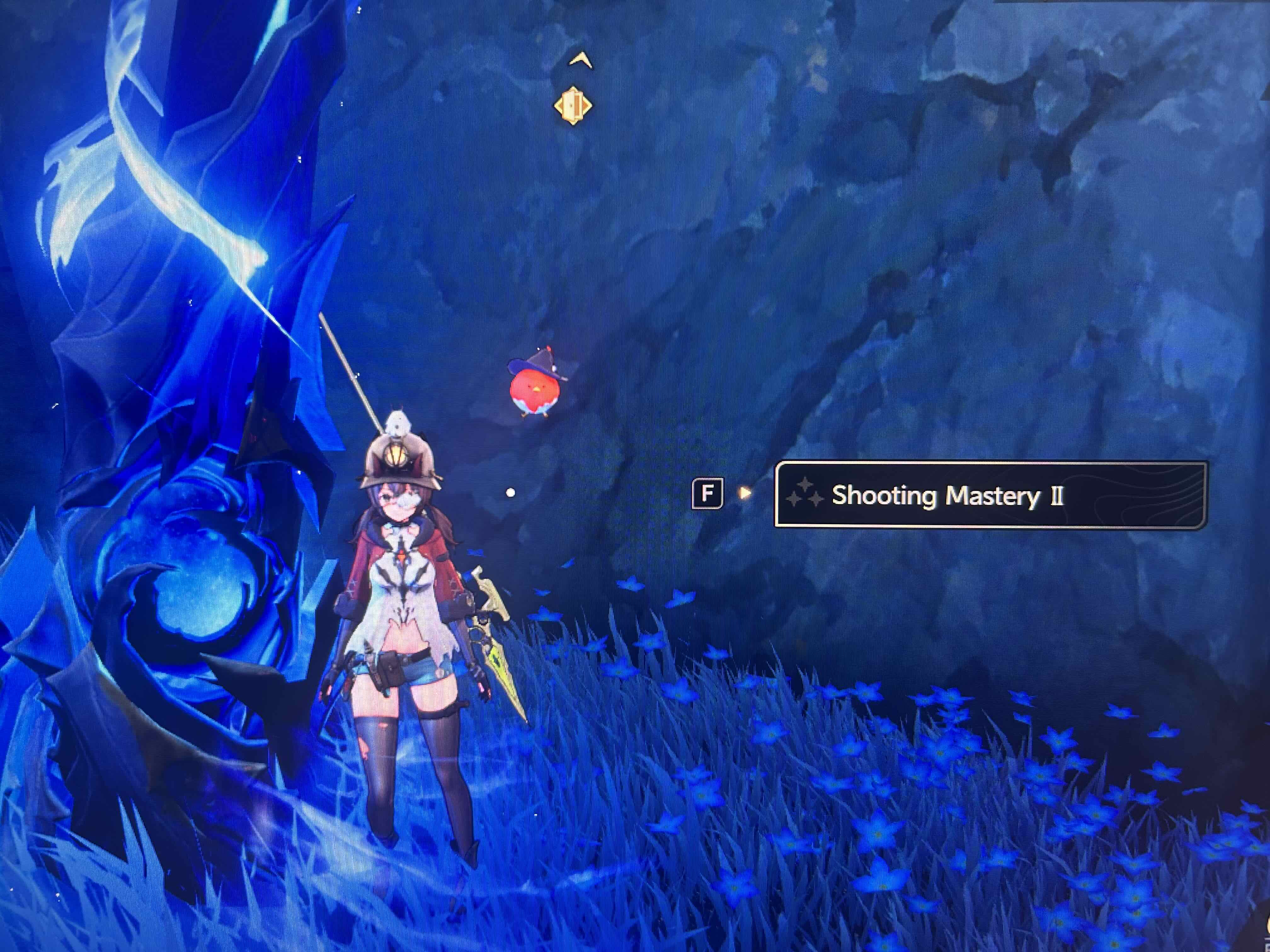Select the Shooting Mastery II pickup option
This screenshot has width=1270, height=952.
(990, 495)
